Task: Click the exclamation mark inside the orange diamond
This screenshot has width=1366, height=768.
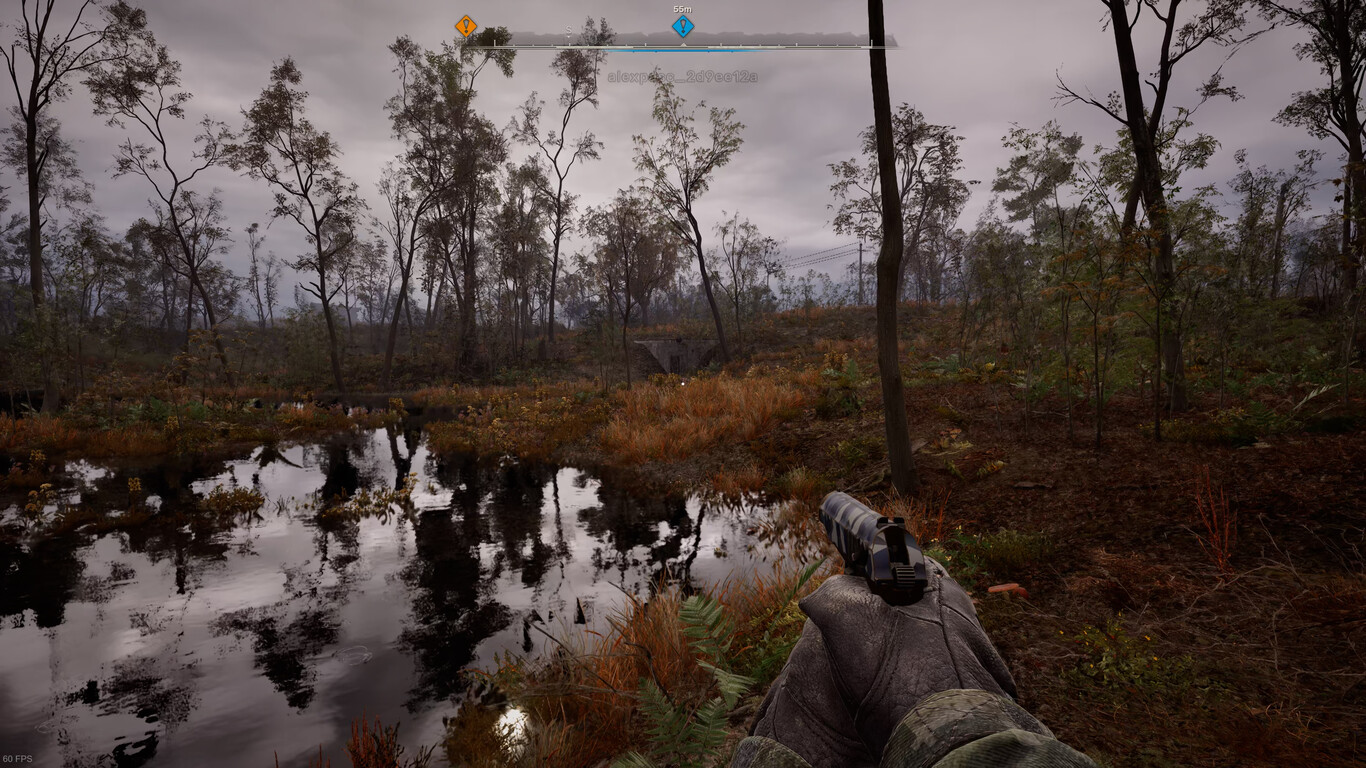Action: tap(465, 26)
